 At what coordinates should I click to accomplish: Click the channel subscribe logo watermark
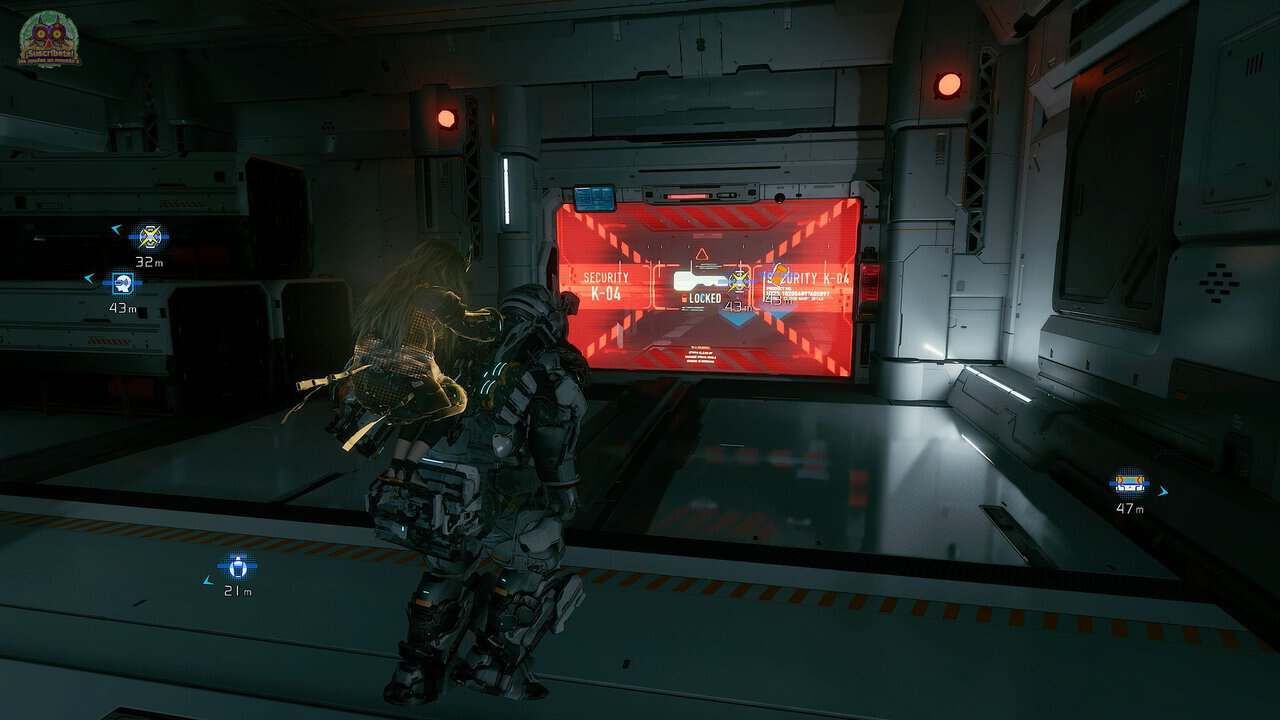click(x=48, y=40)
